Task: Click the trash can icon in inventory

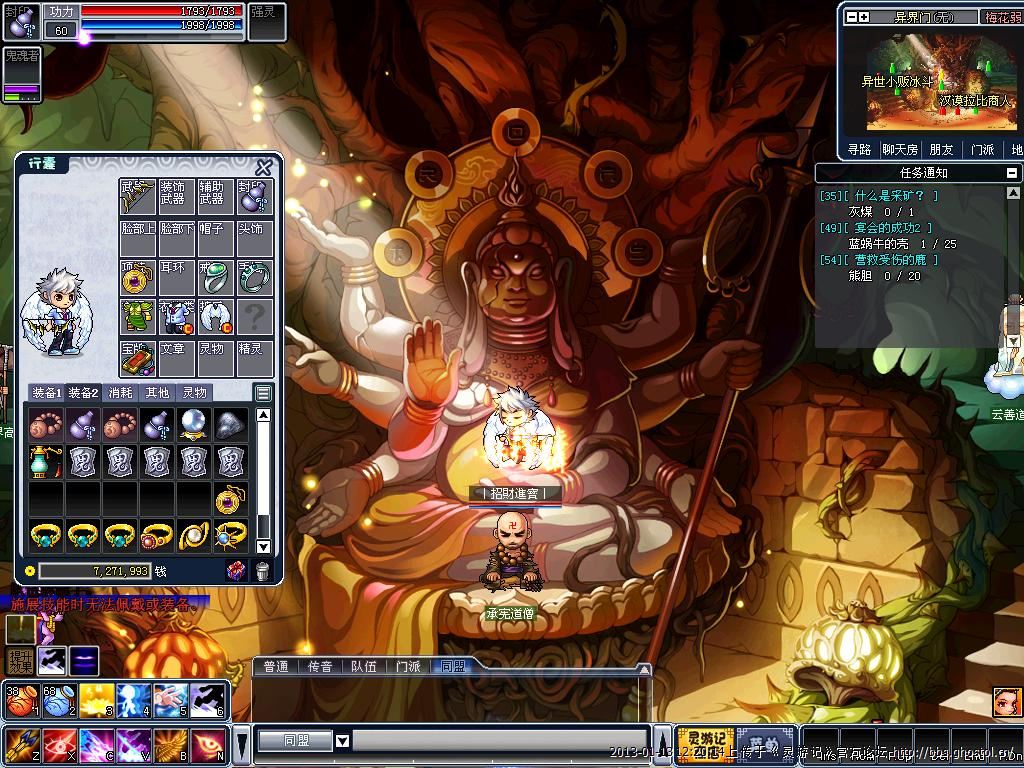Action: click(x=262, y=570)
